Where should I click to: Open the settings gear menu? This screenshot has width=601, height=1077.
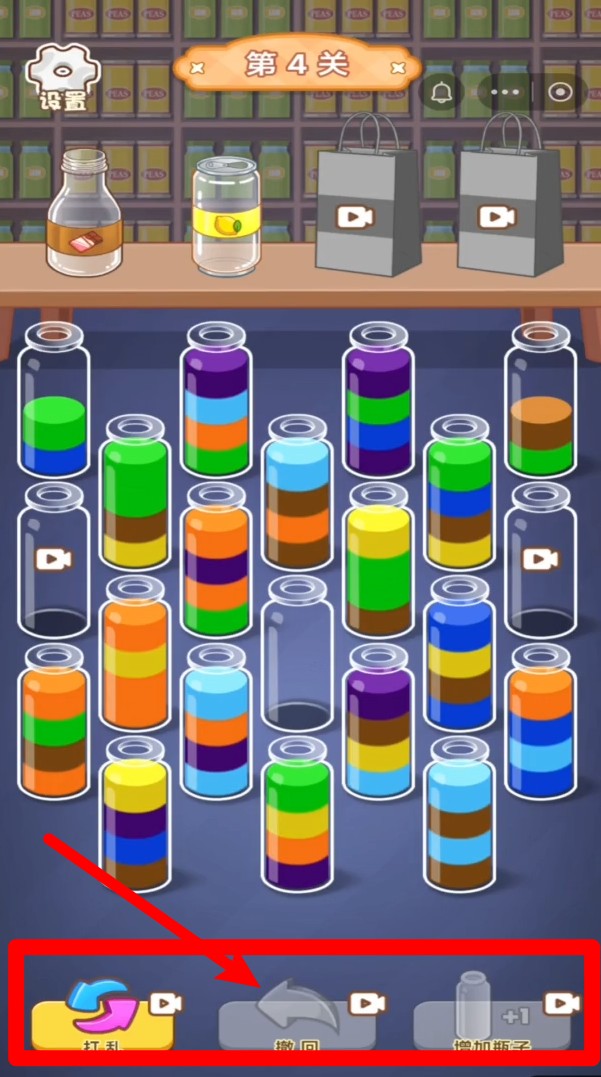coord(62,76)
